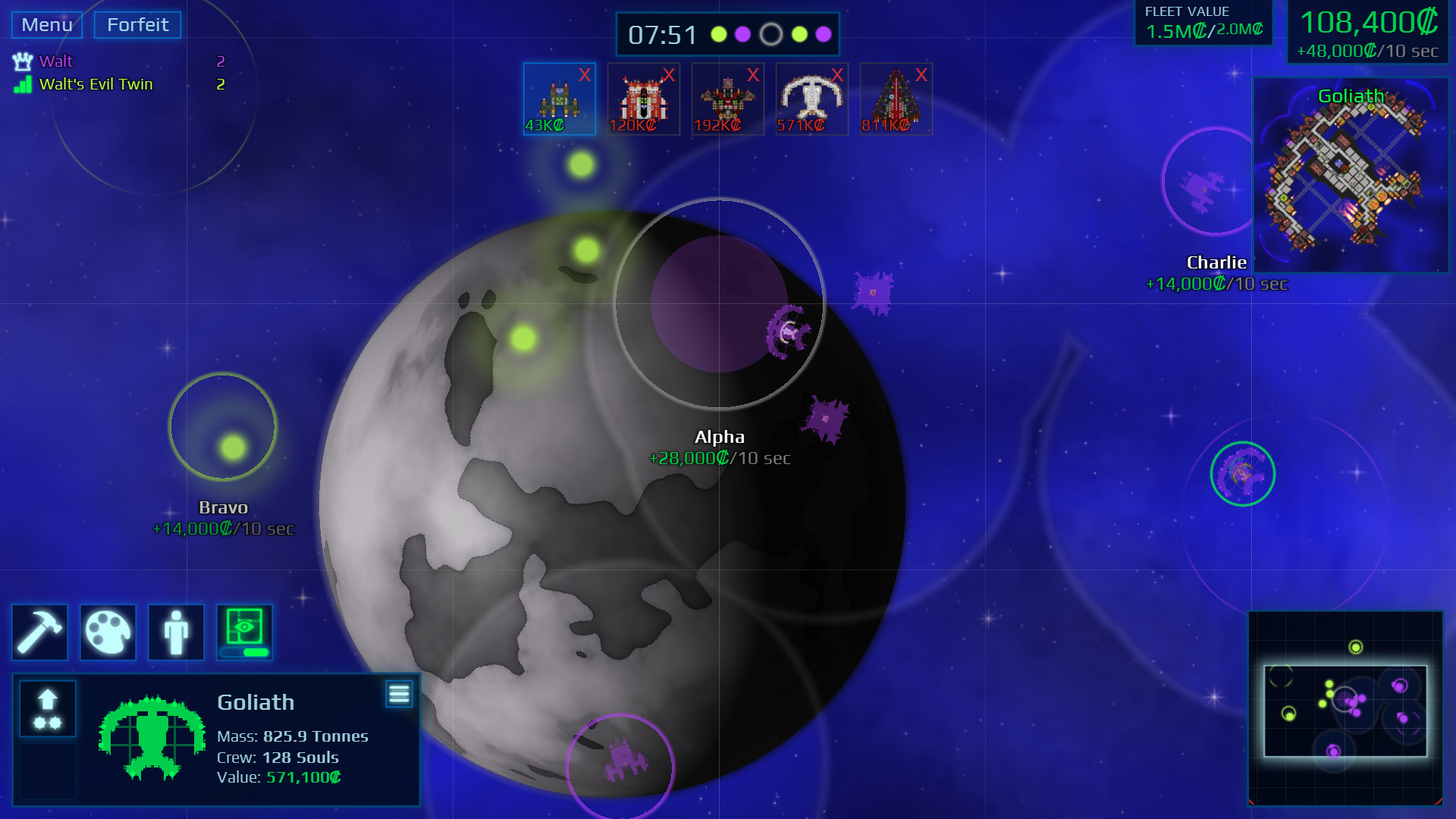Click Walt's crown icon in the player list
The image size is (1456, 819).
(x=23, y=61)
